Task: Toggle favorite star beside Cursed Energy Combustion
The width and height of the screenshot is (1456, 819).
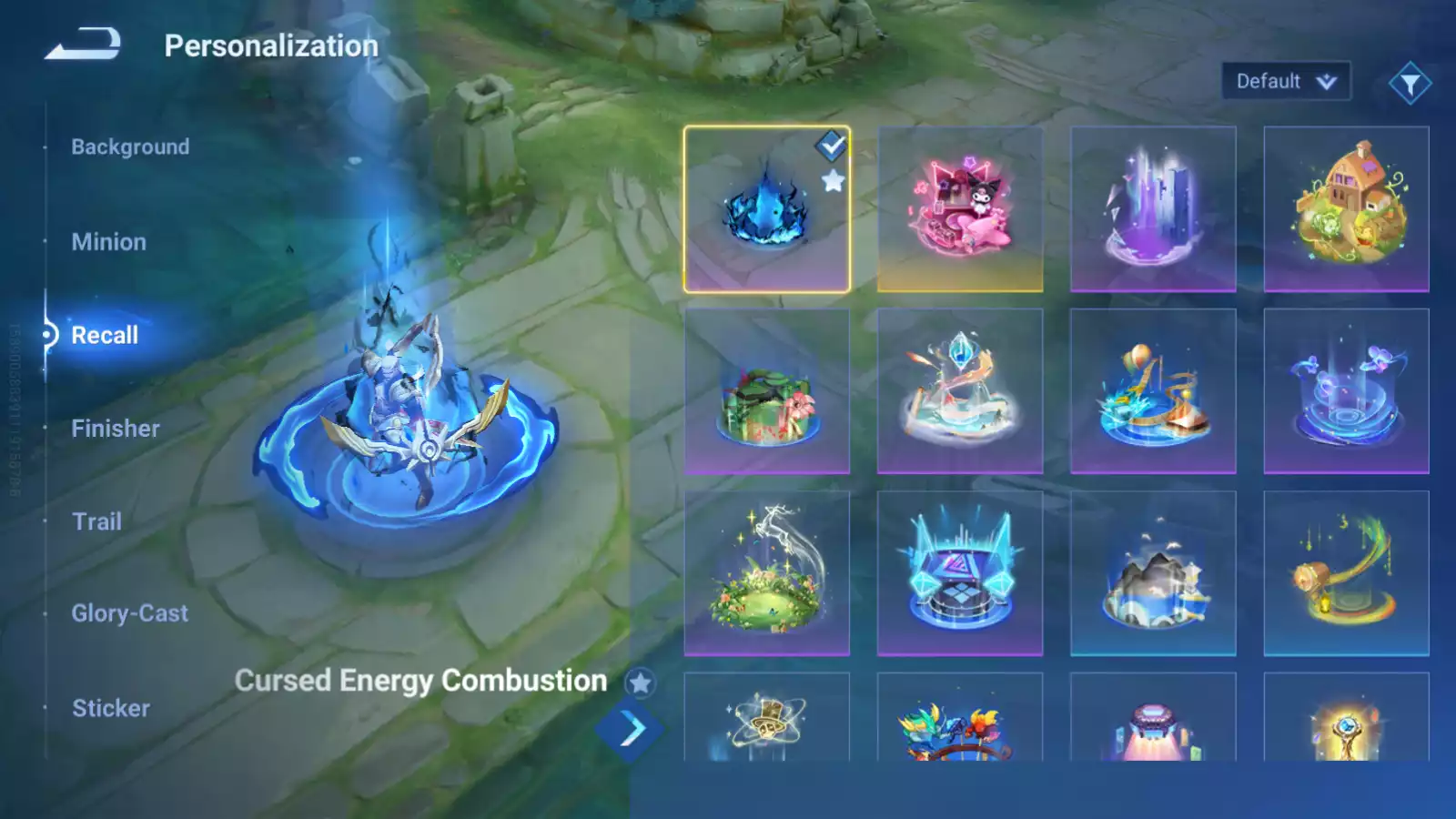Action: [x=641, y=682]
